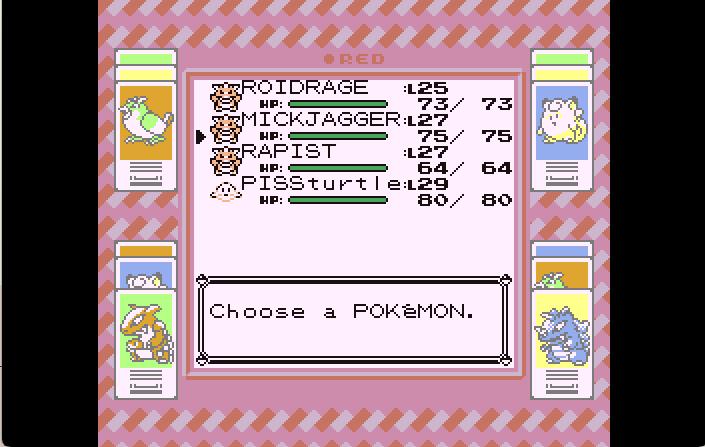
Task: Pick the level 27 Pokémon with 64 HP
Action: click(x=289, y=152)
